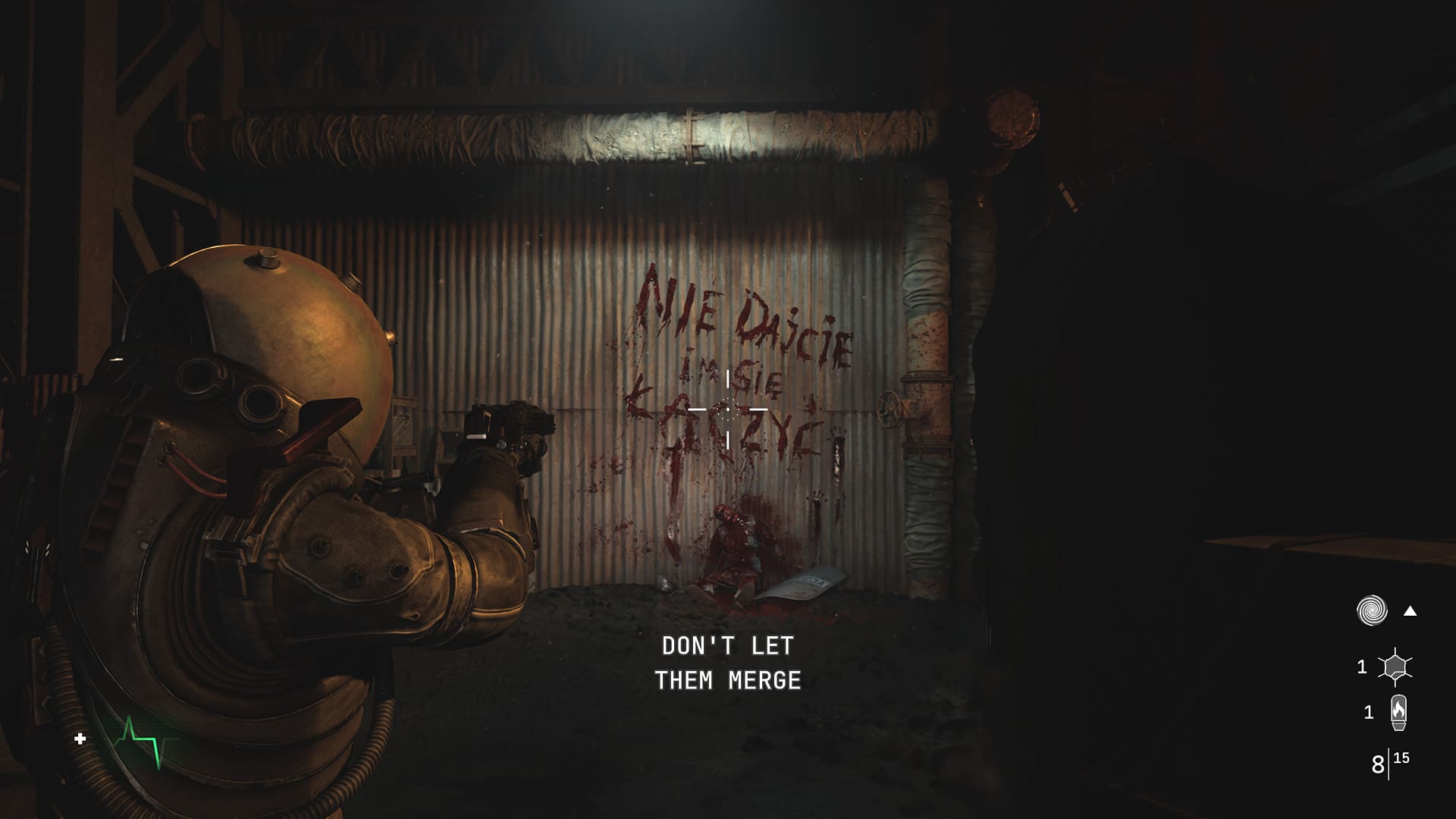1456x819 pixels.
Task: Click the hexagonal mine item icon
Action: click(x=1395, y=667)
